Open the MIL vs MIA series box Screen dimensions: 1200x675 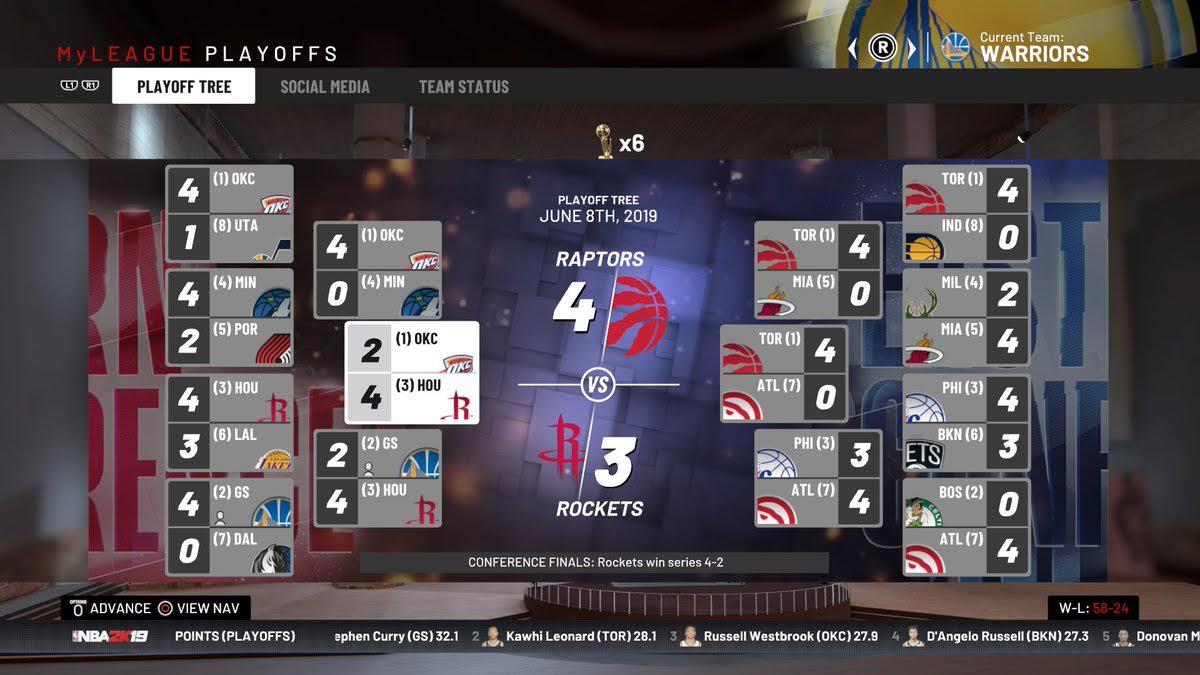click(966, 317)
